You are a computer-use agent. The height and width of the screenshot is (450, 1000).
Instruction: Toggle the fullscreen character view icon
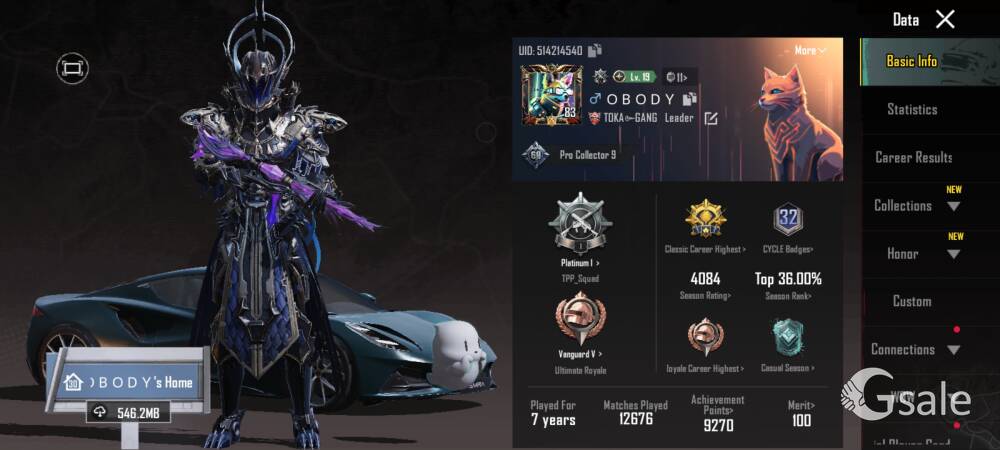click(72, 68)
